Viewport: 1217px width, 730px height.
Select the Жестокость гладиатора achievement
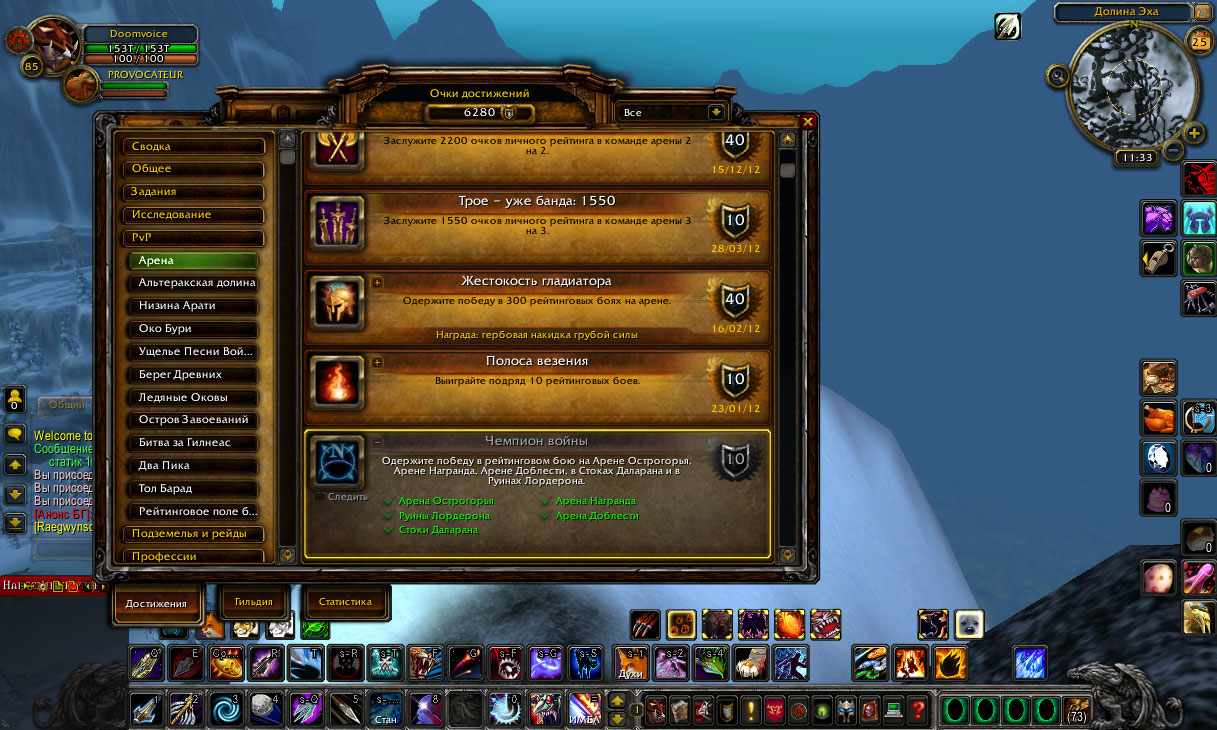point(536,306)
